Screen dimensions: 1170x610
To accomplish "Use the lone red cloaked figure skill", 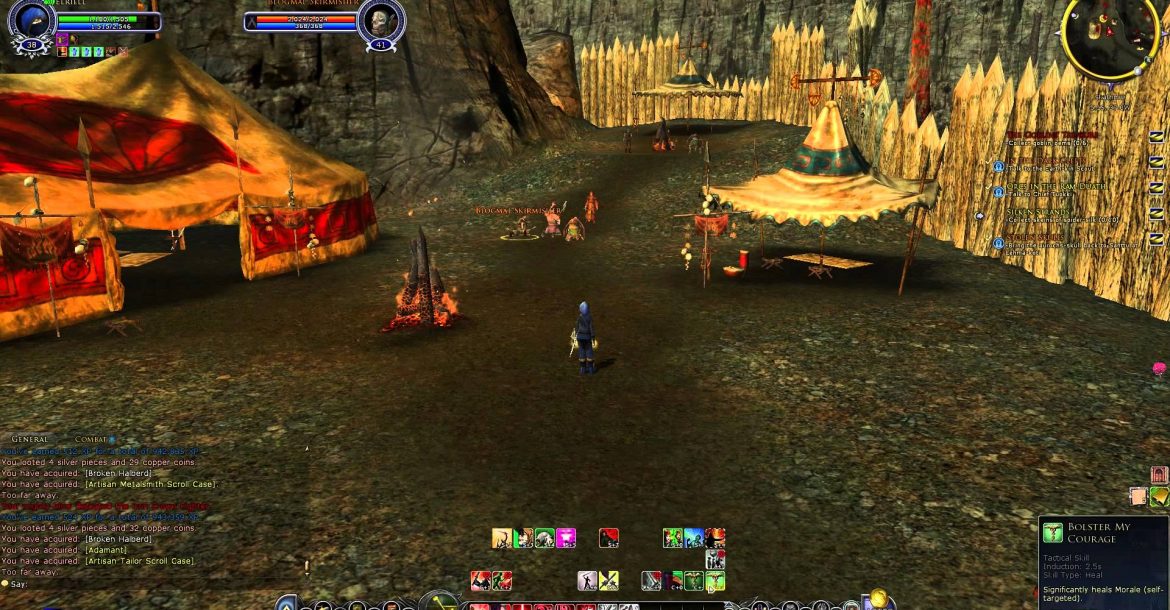I will tap(608, 538).
